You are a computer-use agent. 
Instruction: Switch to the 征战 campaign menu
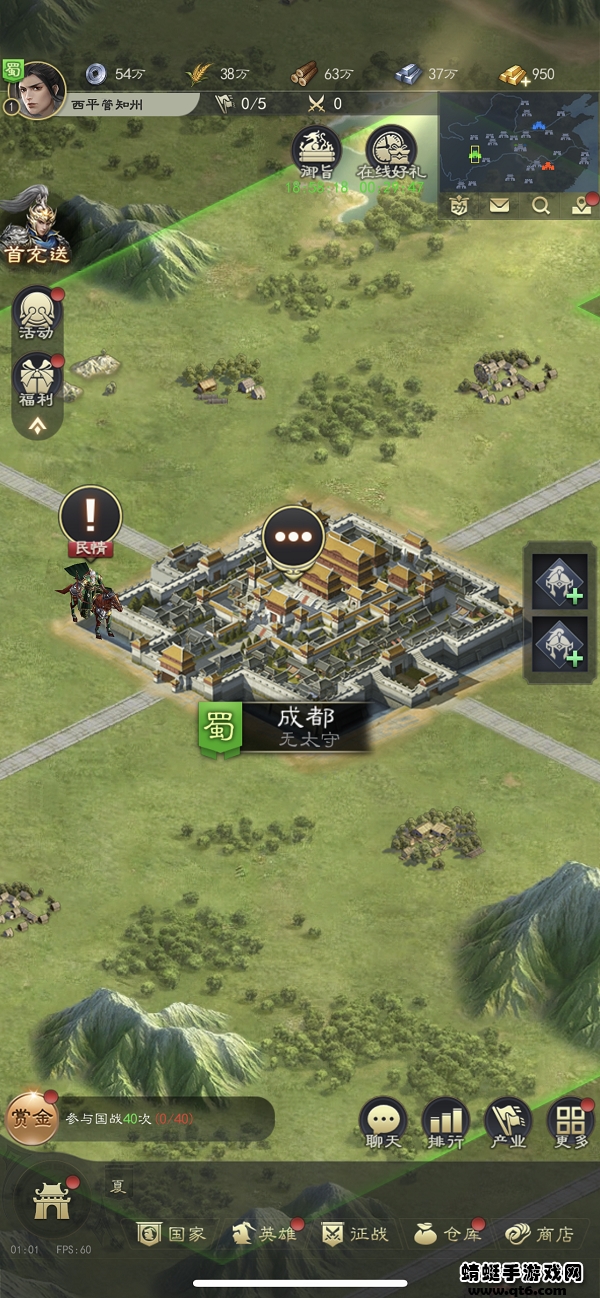tap(355, 1234)
